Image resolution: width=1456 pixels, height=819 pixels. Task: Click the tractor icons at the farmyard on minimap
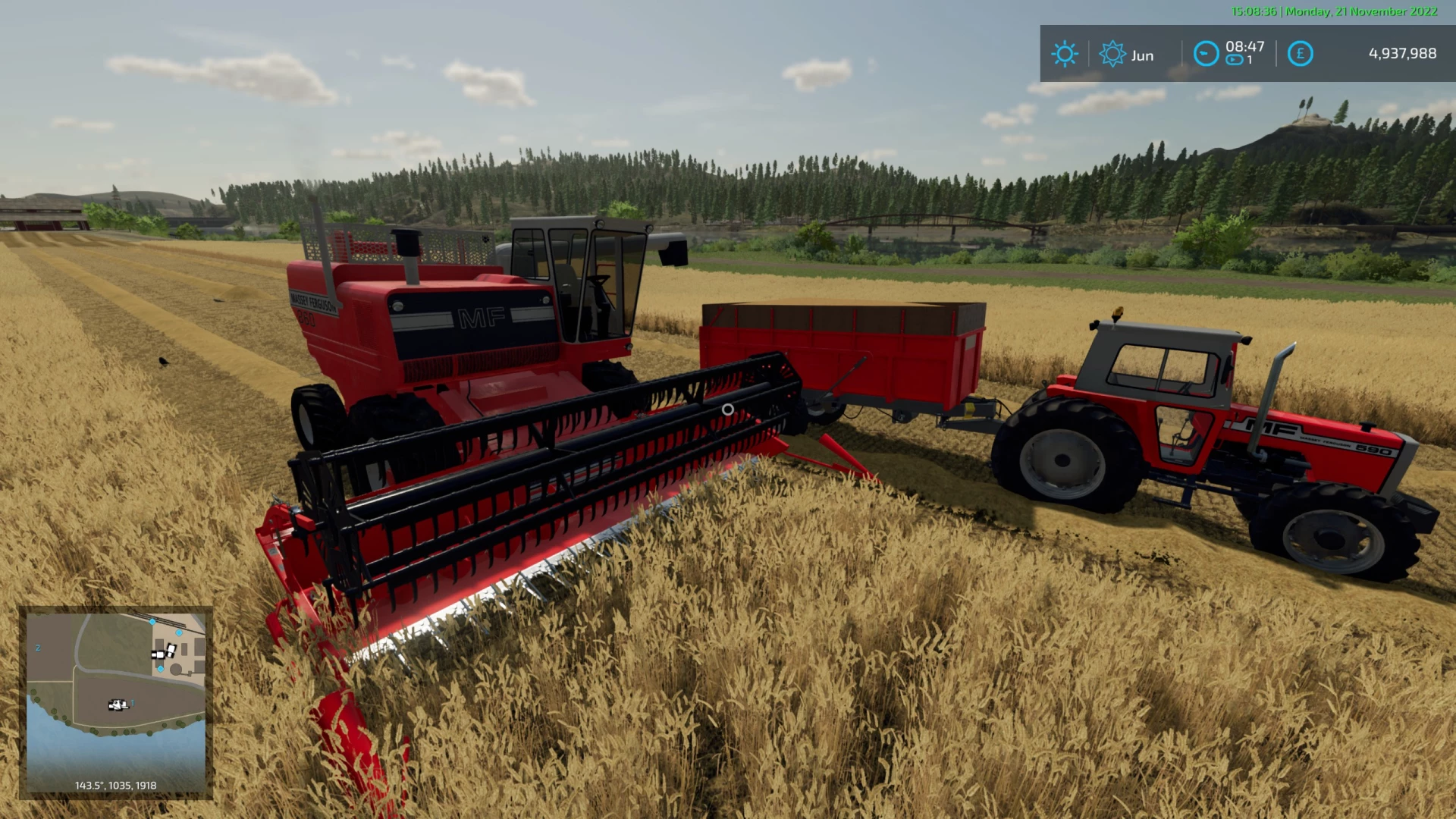point(163,653)
